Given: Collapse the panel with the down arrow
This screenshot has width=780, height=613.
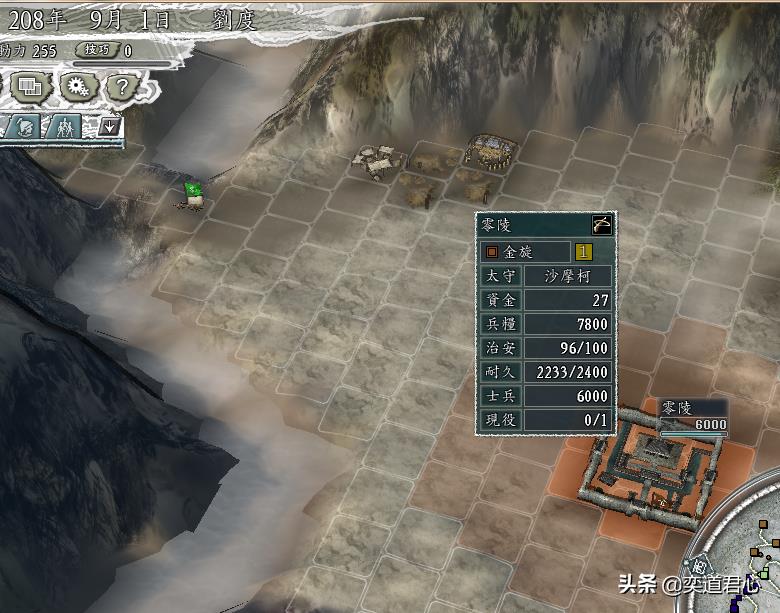Looking at the screenshot, I should tap(107, 127).
